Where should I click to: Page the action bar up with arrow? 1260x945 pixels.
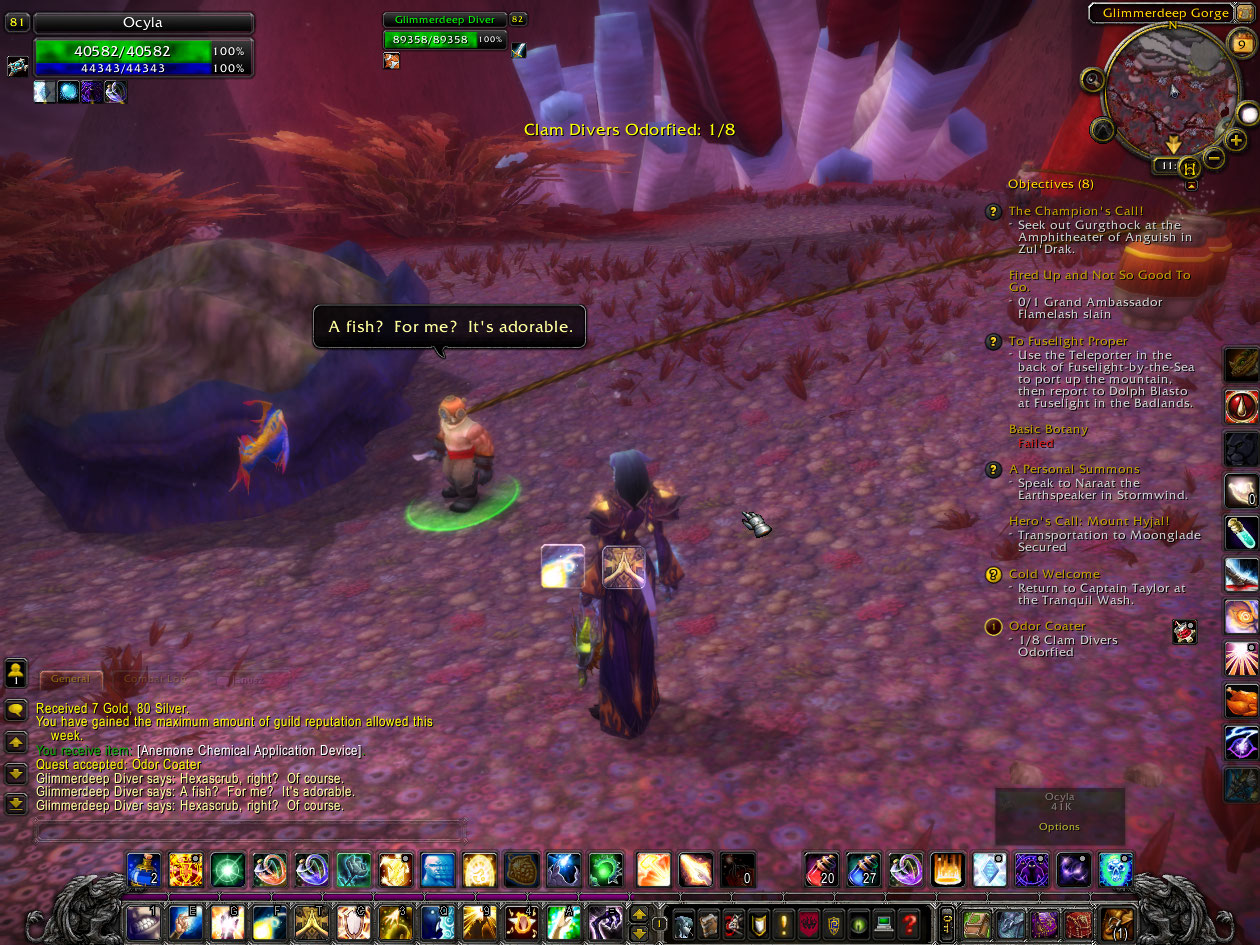639,913
